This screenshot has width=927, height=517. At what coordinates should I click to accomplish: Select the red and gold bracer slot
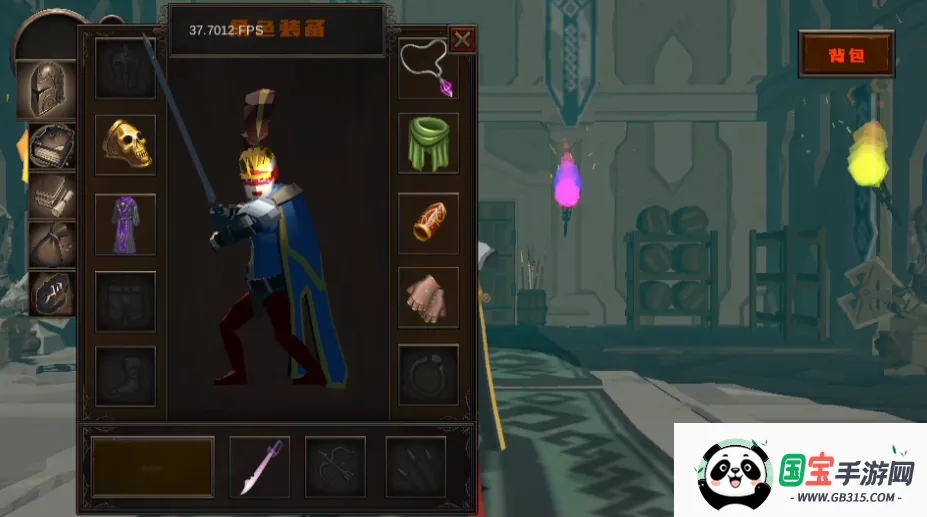(429, 223)
